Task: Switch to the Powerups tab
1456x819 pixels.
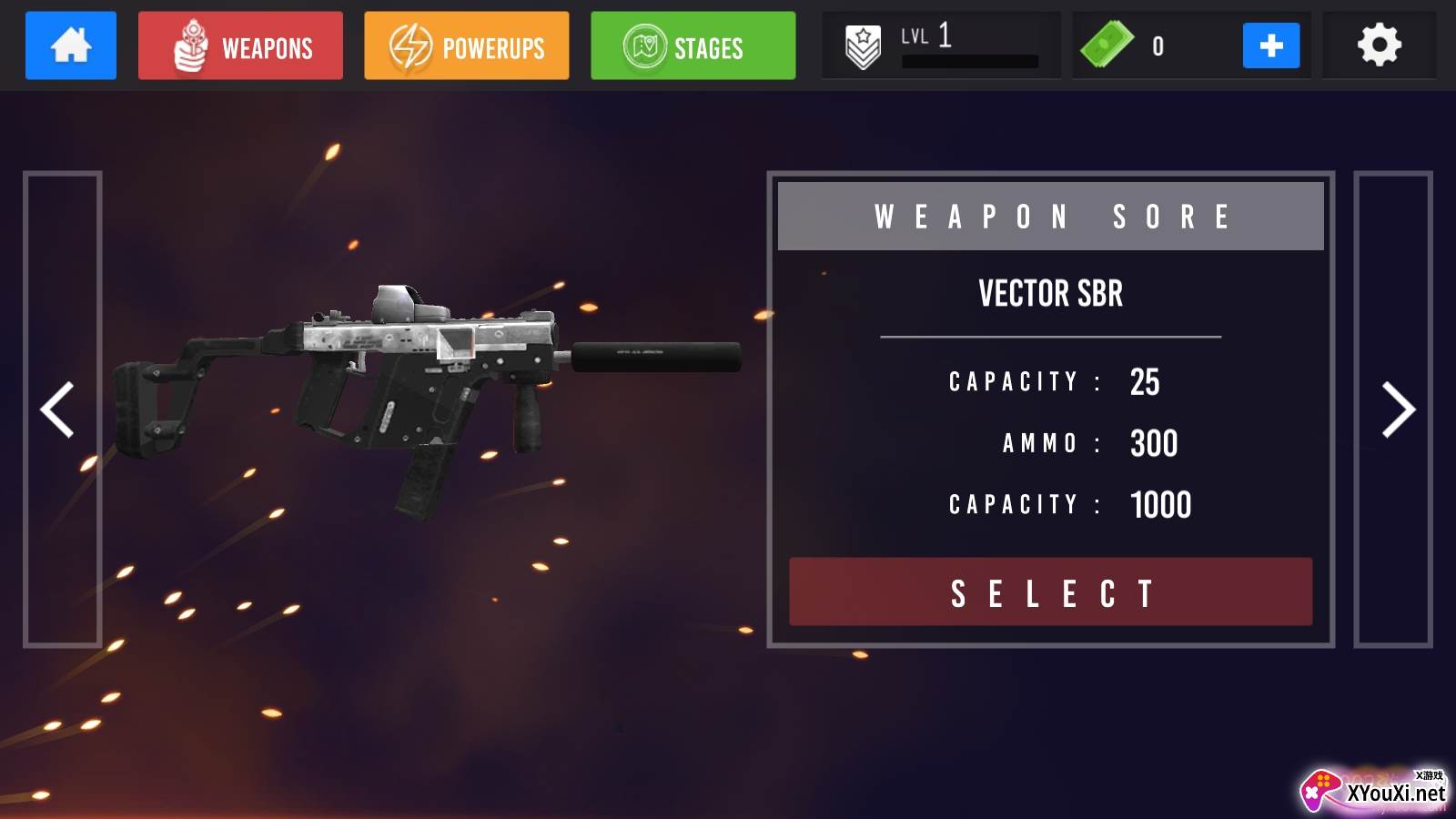Action: click(x=466, y=45)
